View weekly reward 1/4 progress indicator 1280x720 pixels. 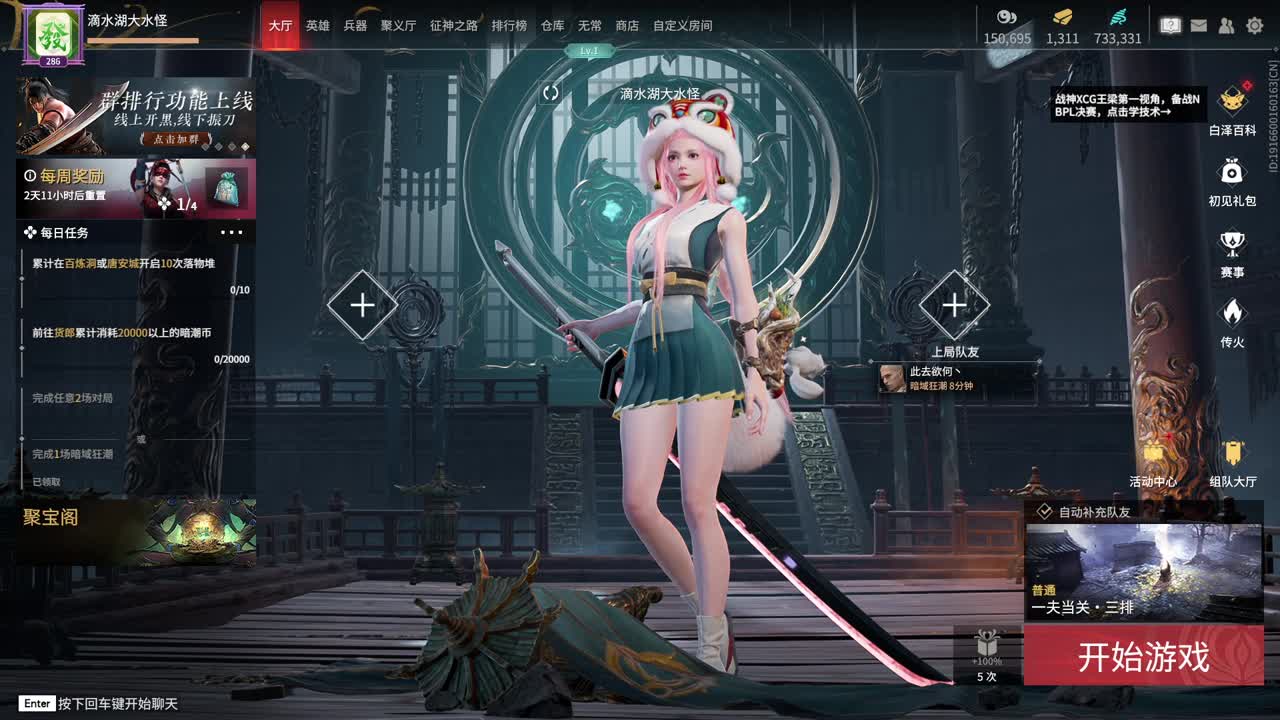pyautogui.click(x=188, y=203)
